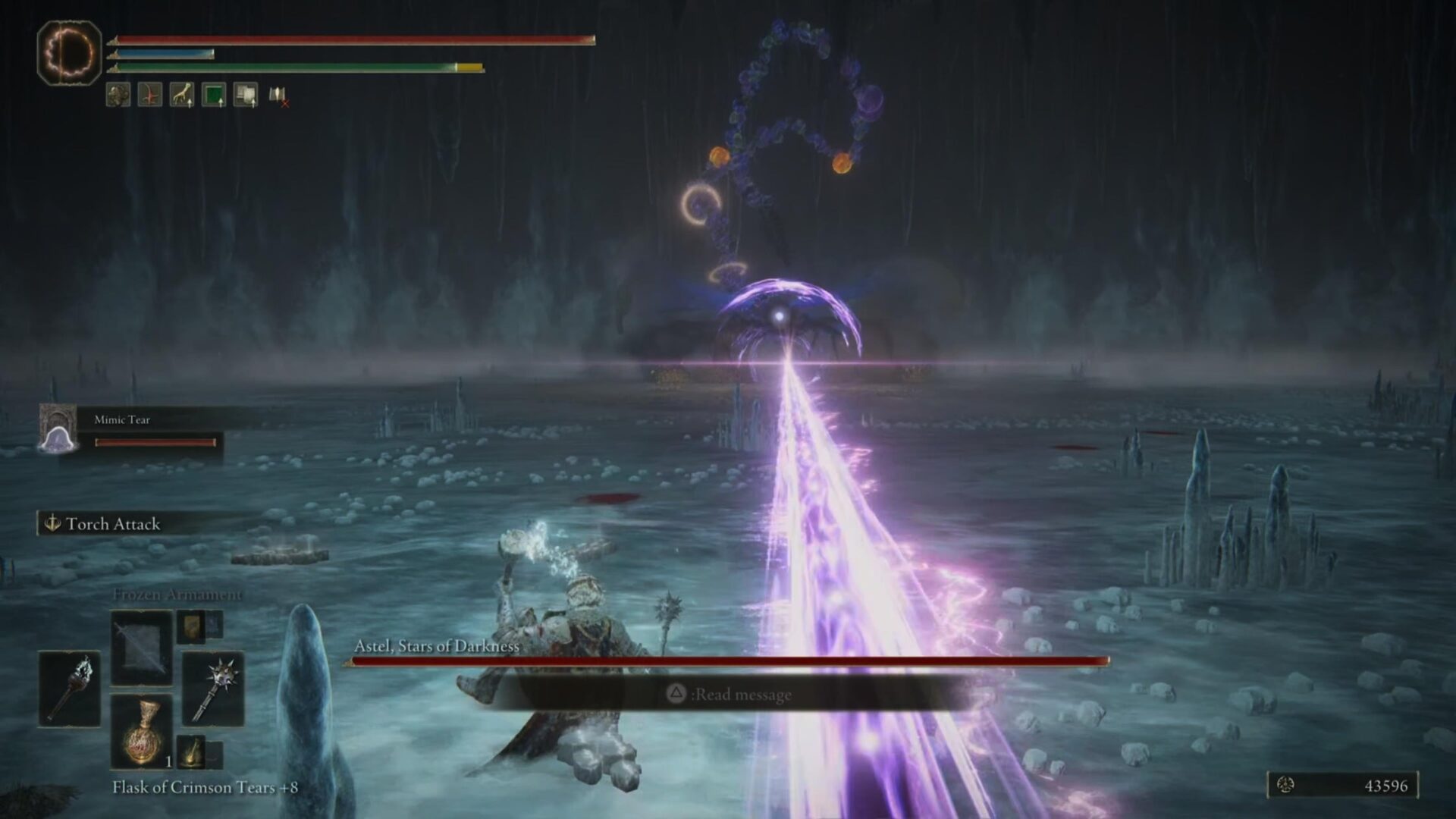Image resolution: width=1456 pixels, height=819 pixels.
Task: Select the spiked morning star weapon slot
Action: pyautogui.click(x=214, y=689)
